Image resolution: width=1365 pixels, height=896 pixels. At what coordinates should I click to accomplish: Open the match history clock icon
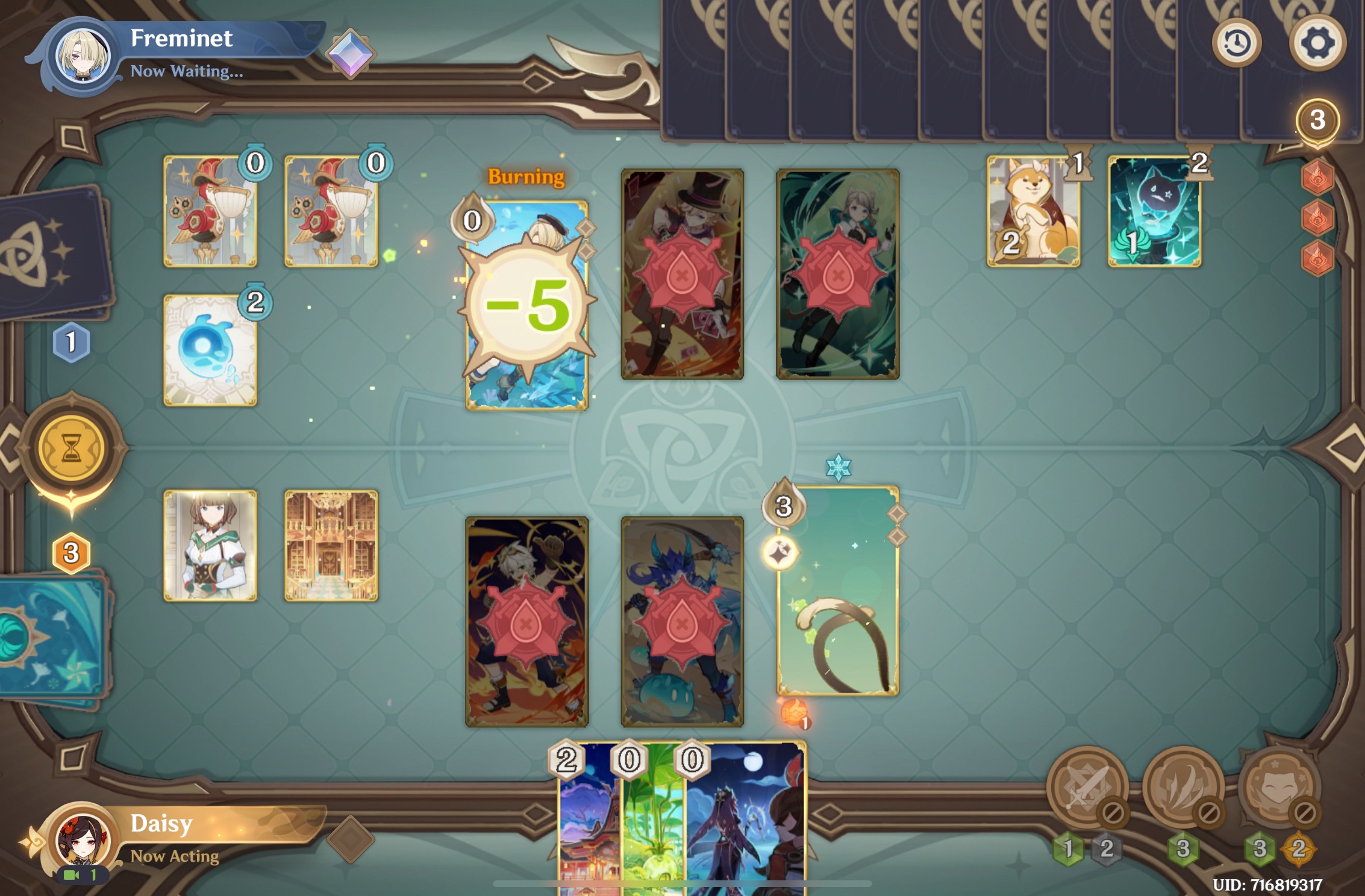click(x=1236, y=42)
